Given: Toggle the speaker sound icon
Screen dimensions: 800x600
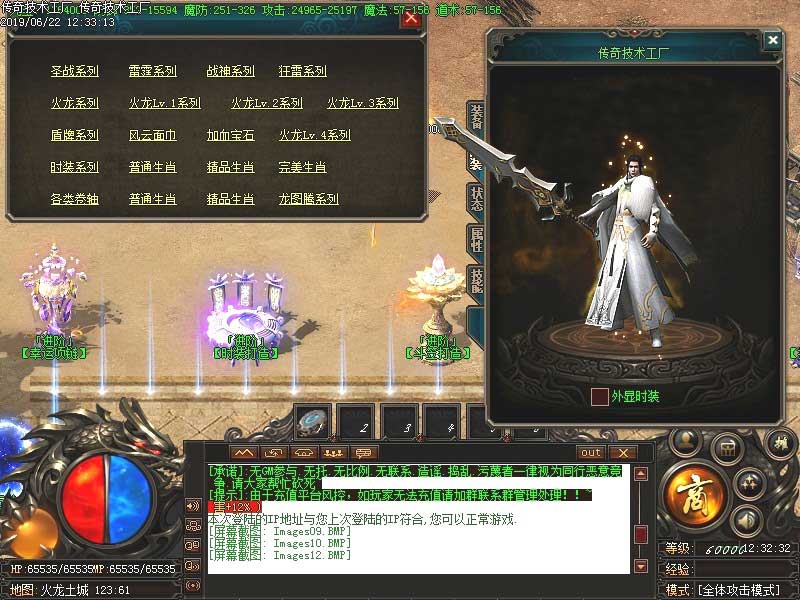Looking at the screenshot, I should point(745,519).
